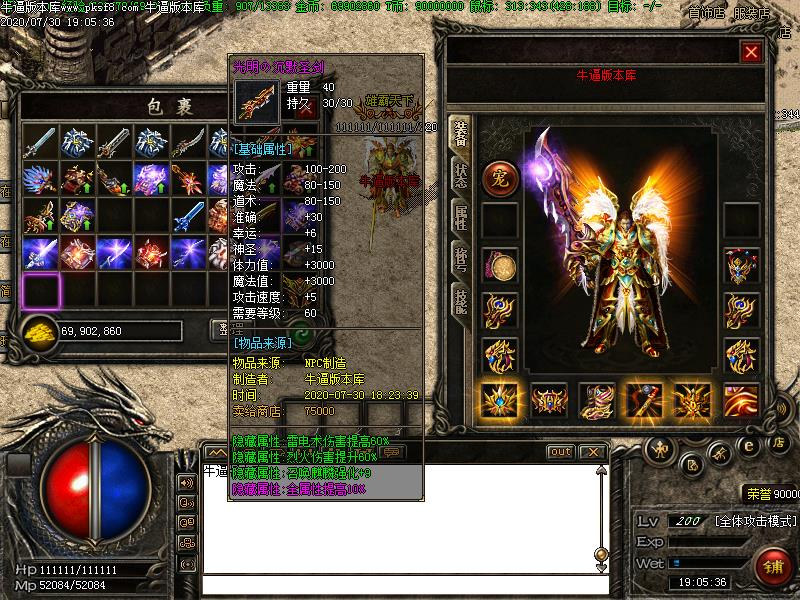Close the character equipment panel
The width and height of the screenshot is (800, 600).
click(x=751, y=51)
